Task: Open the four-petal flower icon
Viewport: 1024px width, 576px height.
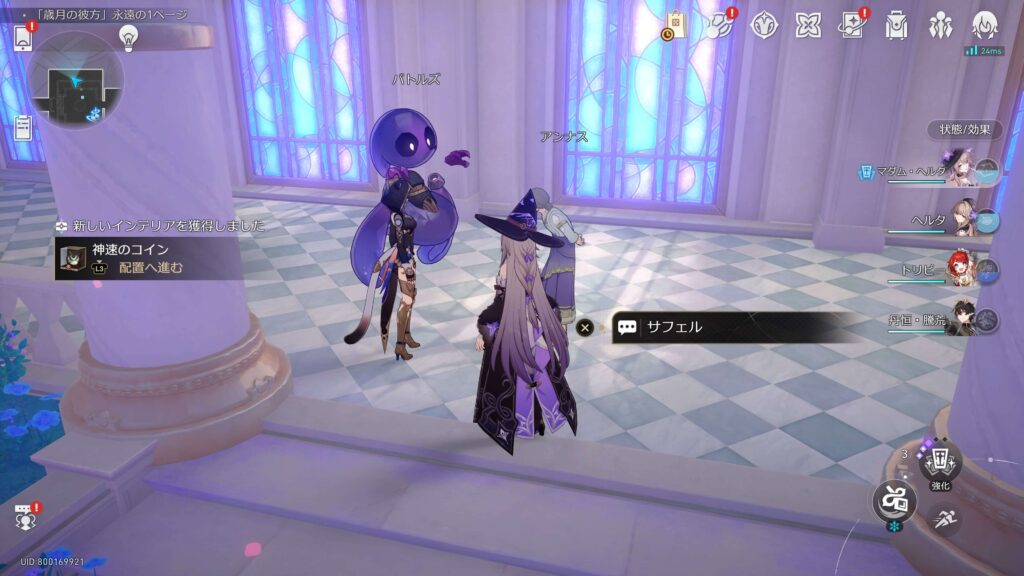Action: (808, 25)
